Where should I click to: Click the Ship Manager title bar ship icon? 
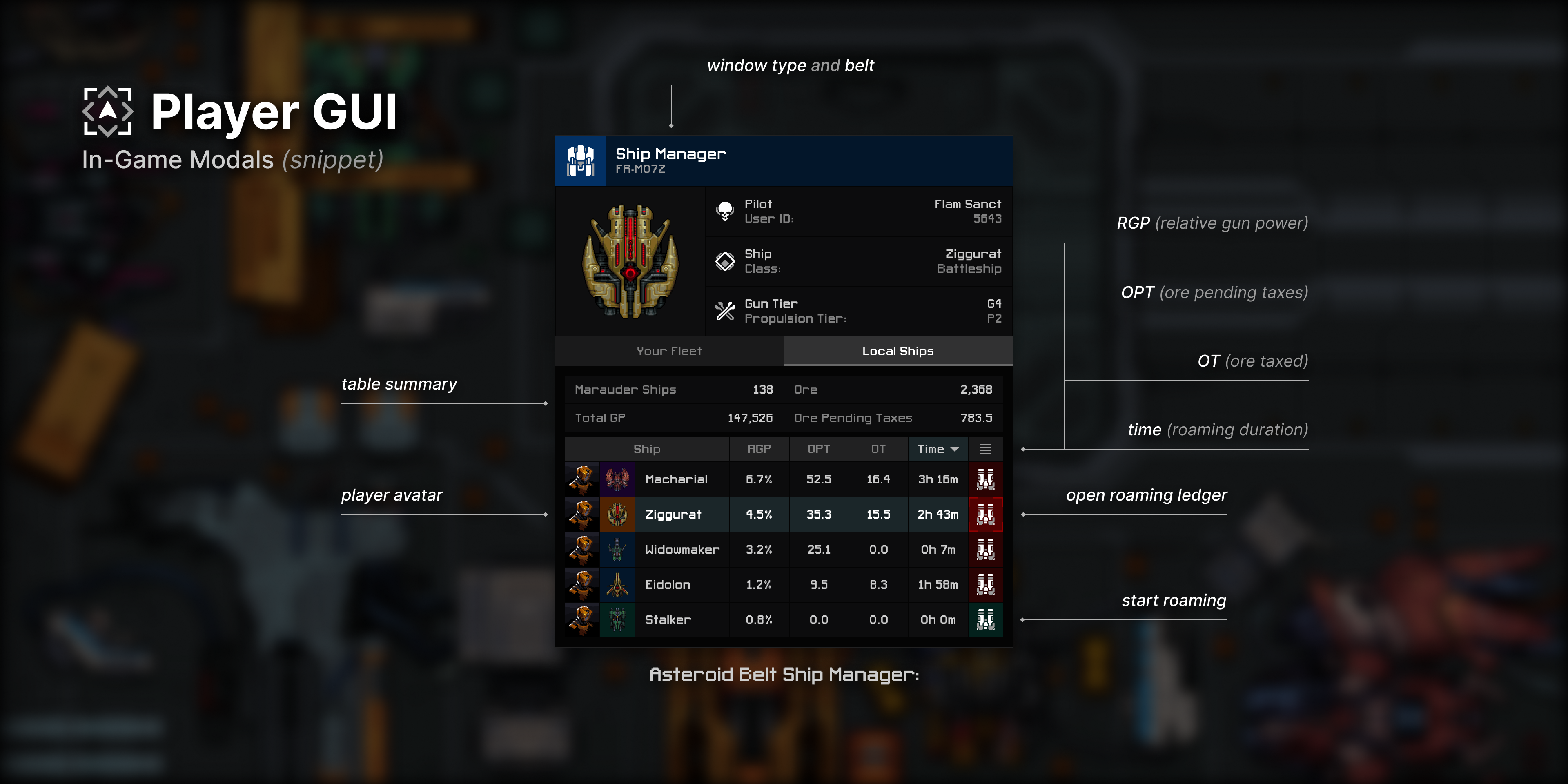(581, 160)
